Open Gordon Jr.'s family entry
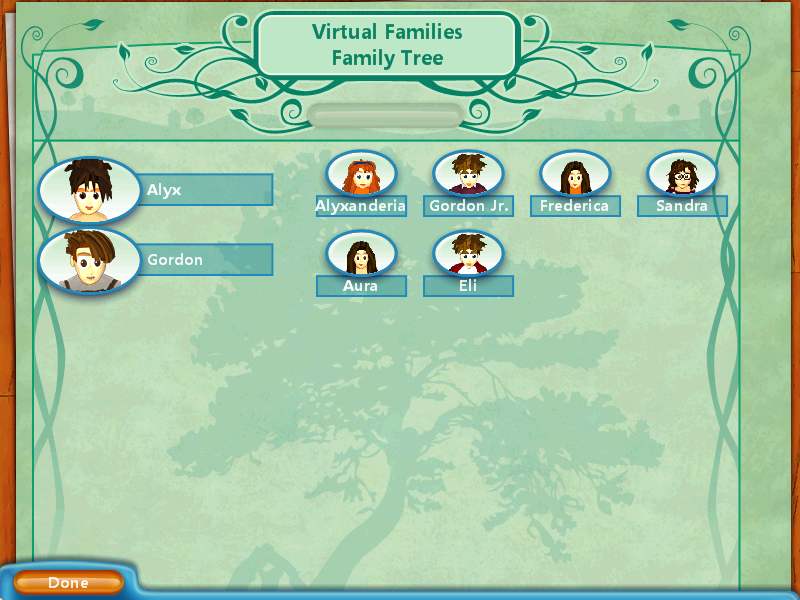 [x=468, y=175]
